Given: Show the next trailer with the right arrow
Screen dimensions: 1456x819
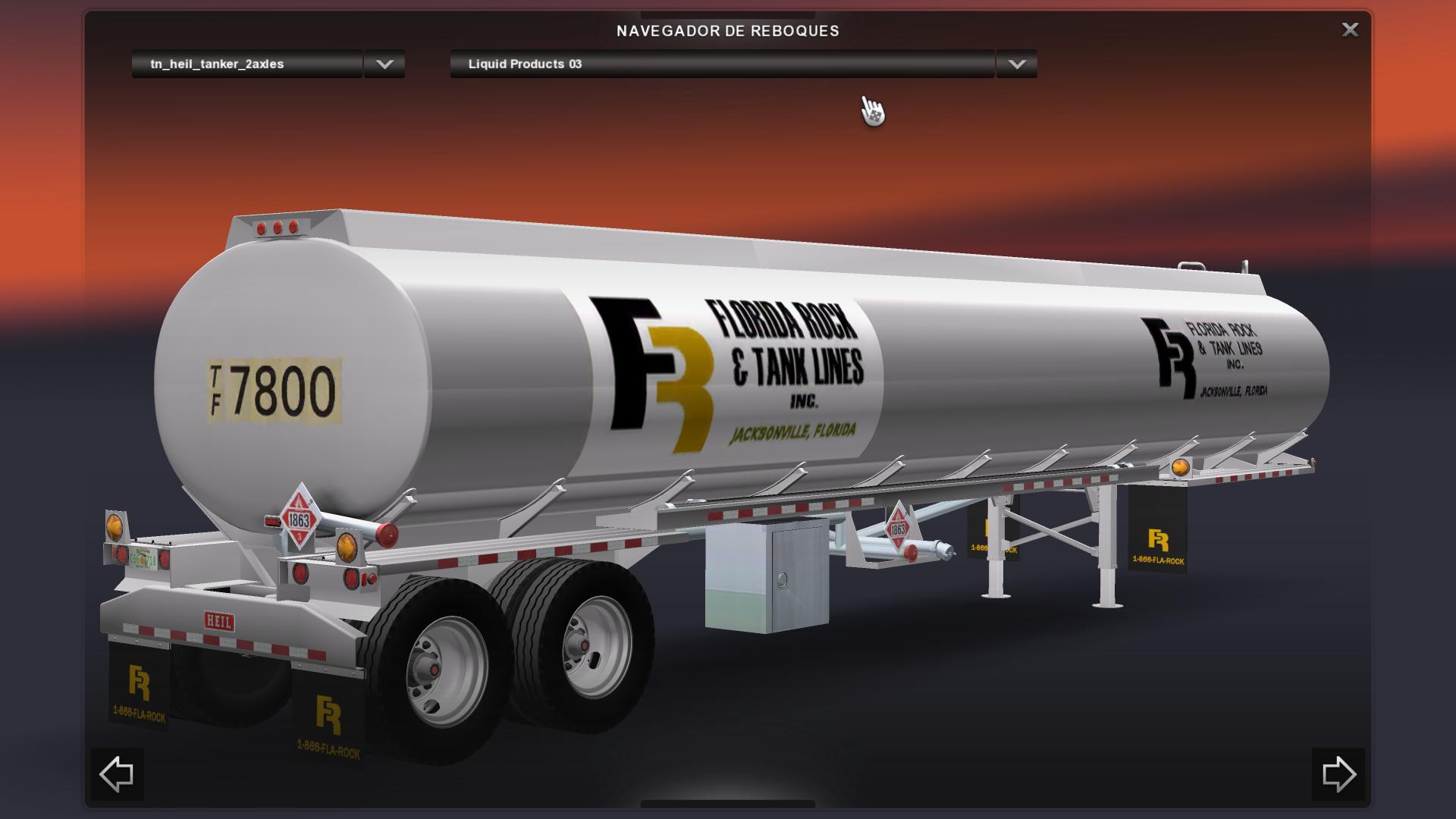Looking at the screenshot, I should 1338,774.
